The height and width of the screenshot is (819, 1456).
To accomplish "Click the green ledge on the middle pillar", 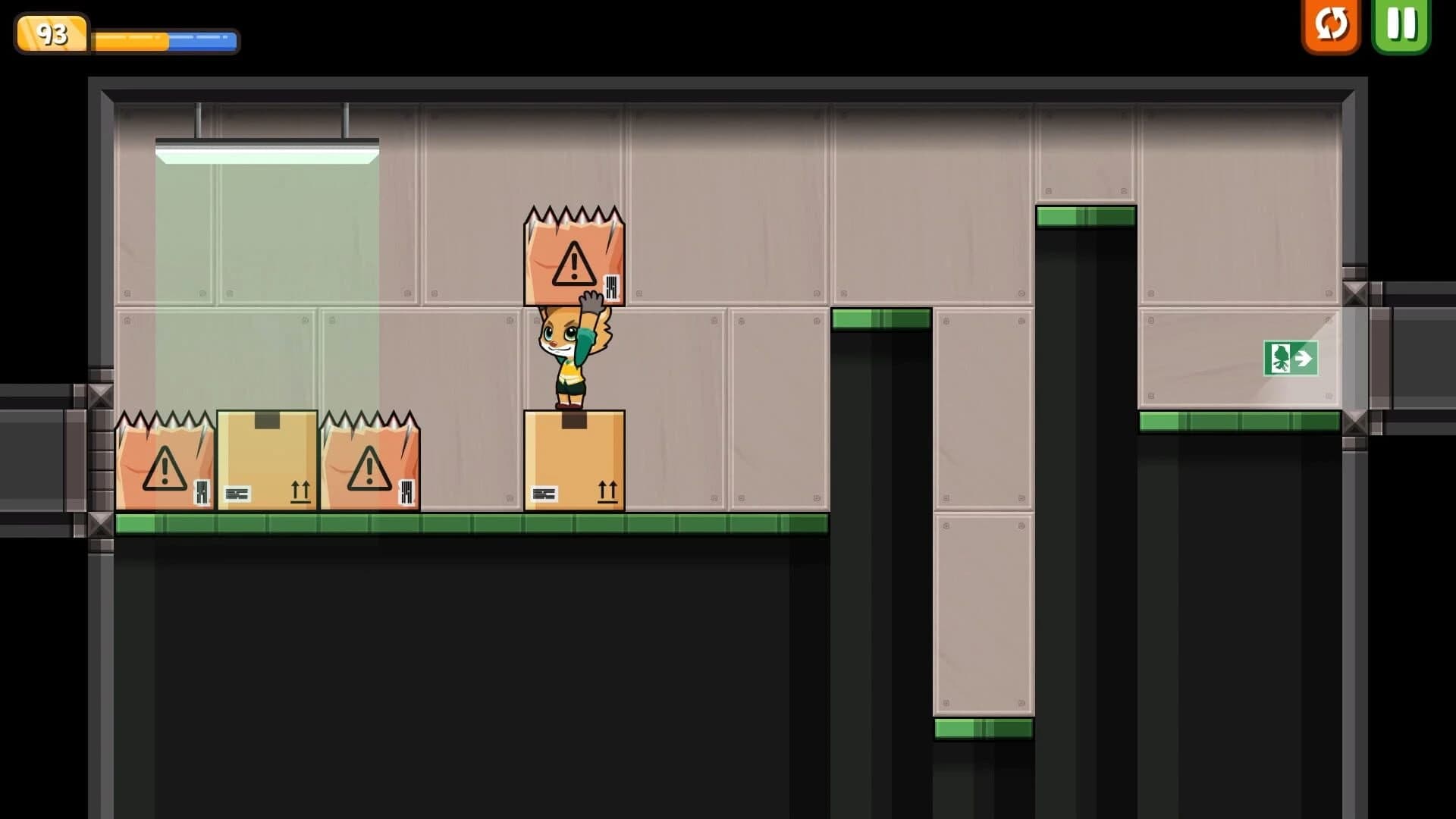I will click(x=881, y=319).
